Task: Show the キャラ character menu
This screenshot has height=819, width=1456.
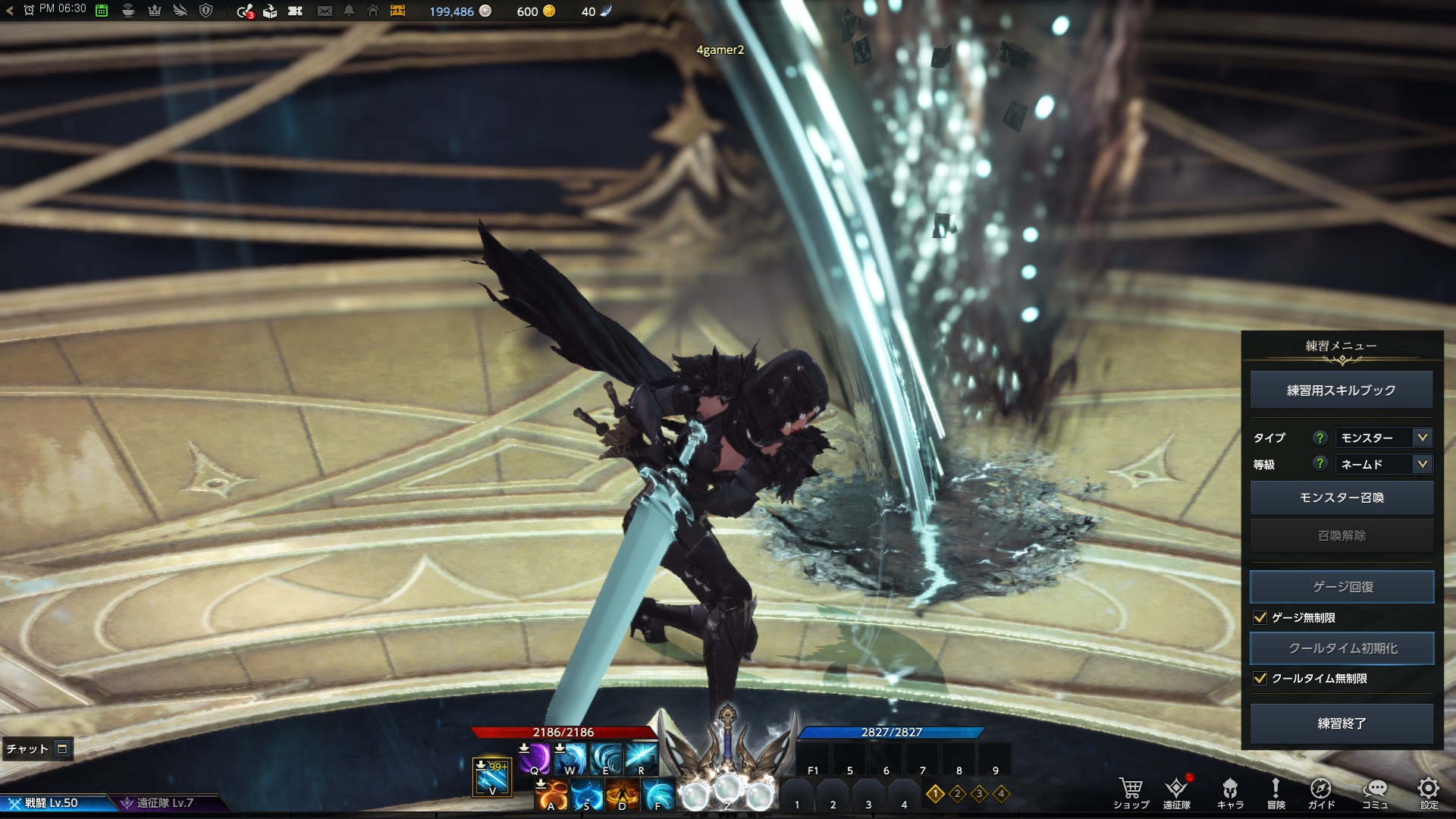Action: click(1230, 792)
